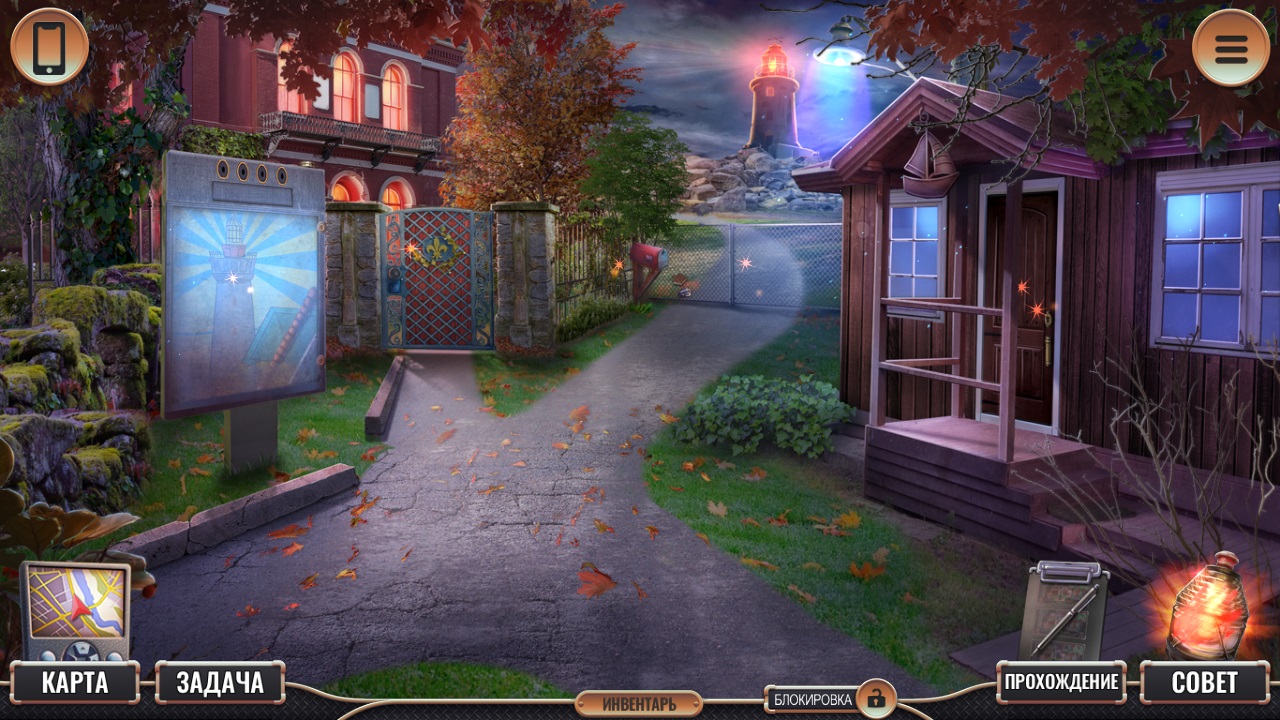Screen dimensions: 1280x720
Task: Select the clipboard walkthrough icon
Action: [1064, 608]
